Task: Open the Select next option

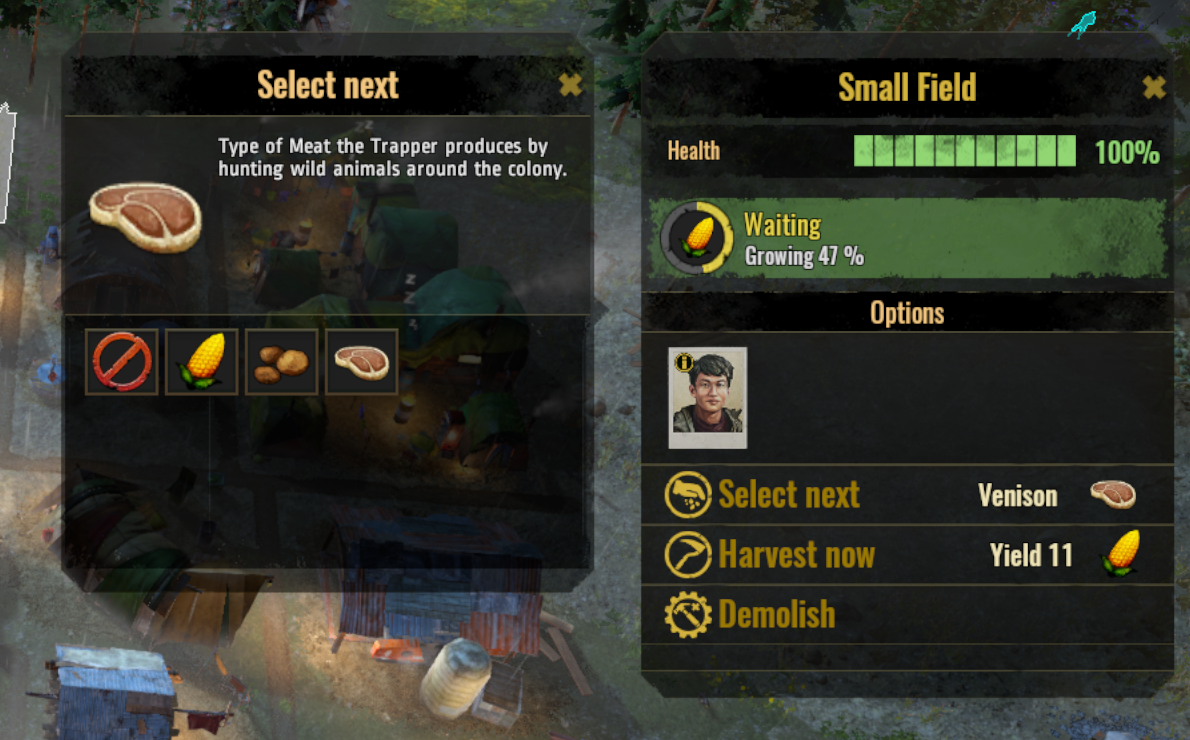Action: [x=788, y=495]
